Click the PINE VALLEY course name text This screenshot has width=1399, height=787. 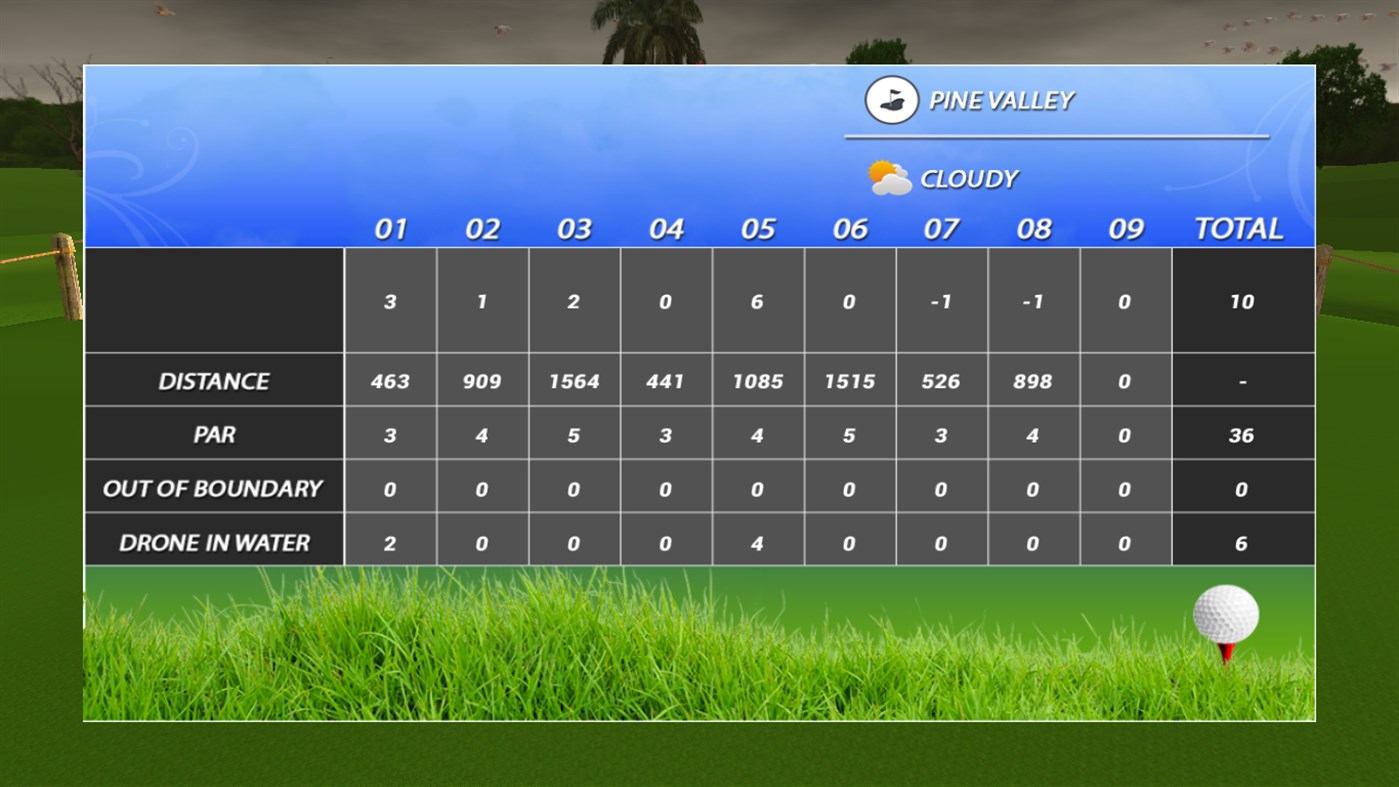[1002, 99]
